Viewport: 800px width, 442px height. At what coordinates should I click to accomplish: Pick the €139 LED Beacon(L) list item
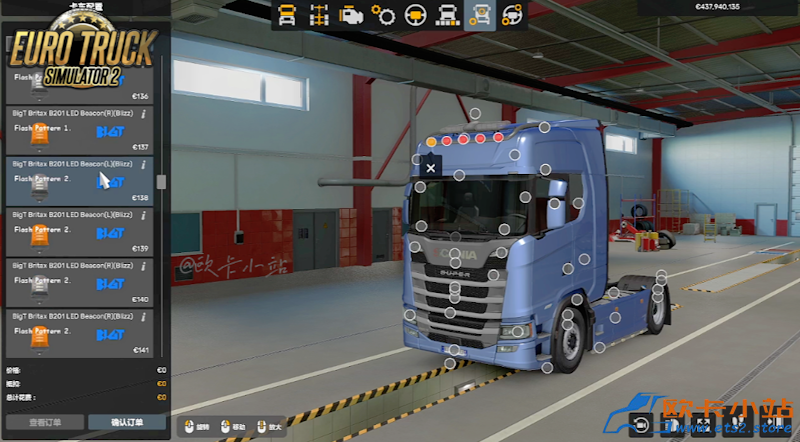[x=78, y=232]
